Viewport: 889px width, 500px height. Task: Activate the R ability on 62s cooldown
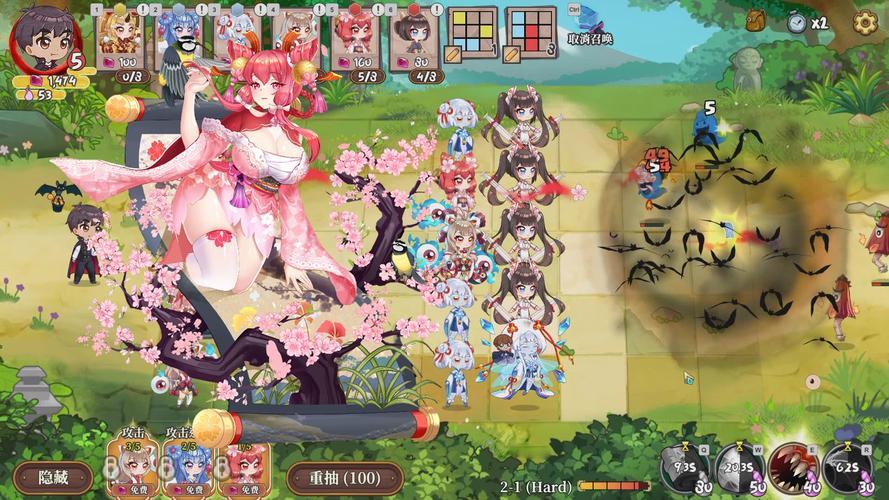pos(847,467)
